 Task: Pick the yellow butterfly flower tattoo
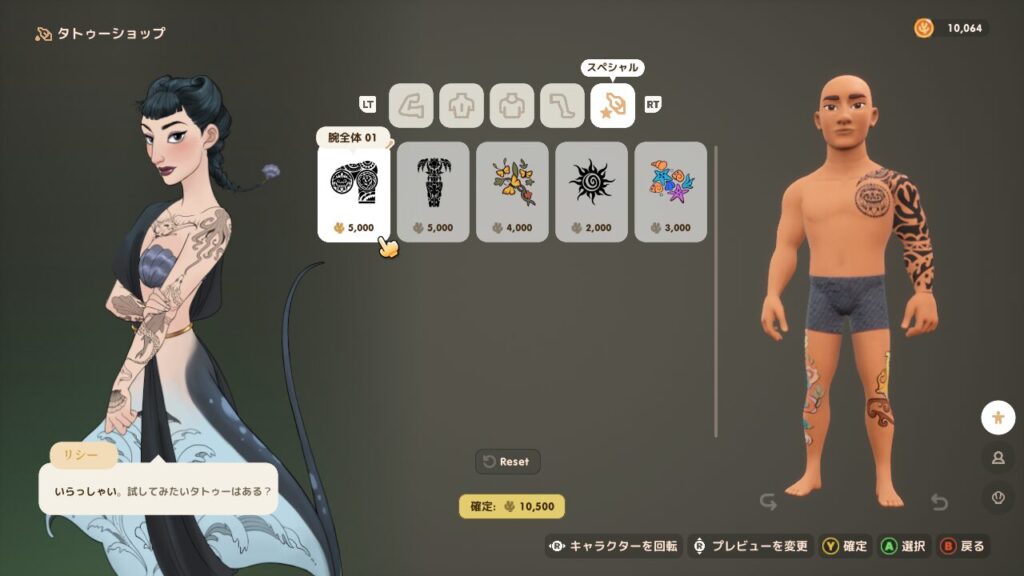click(x=512, y=191)
